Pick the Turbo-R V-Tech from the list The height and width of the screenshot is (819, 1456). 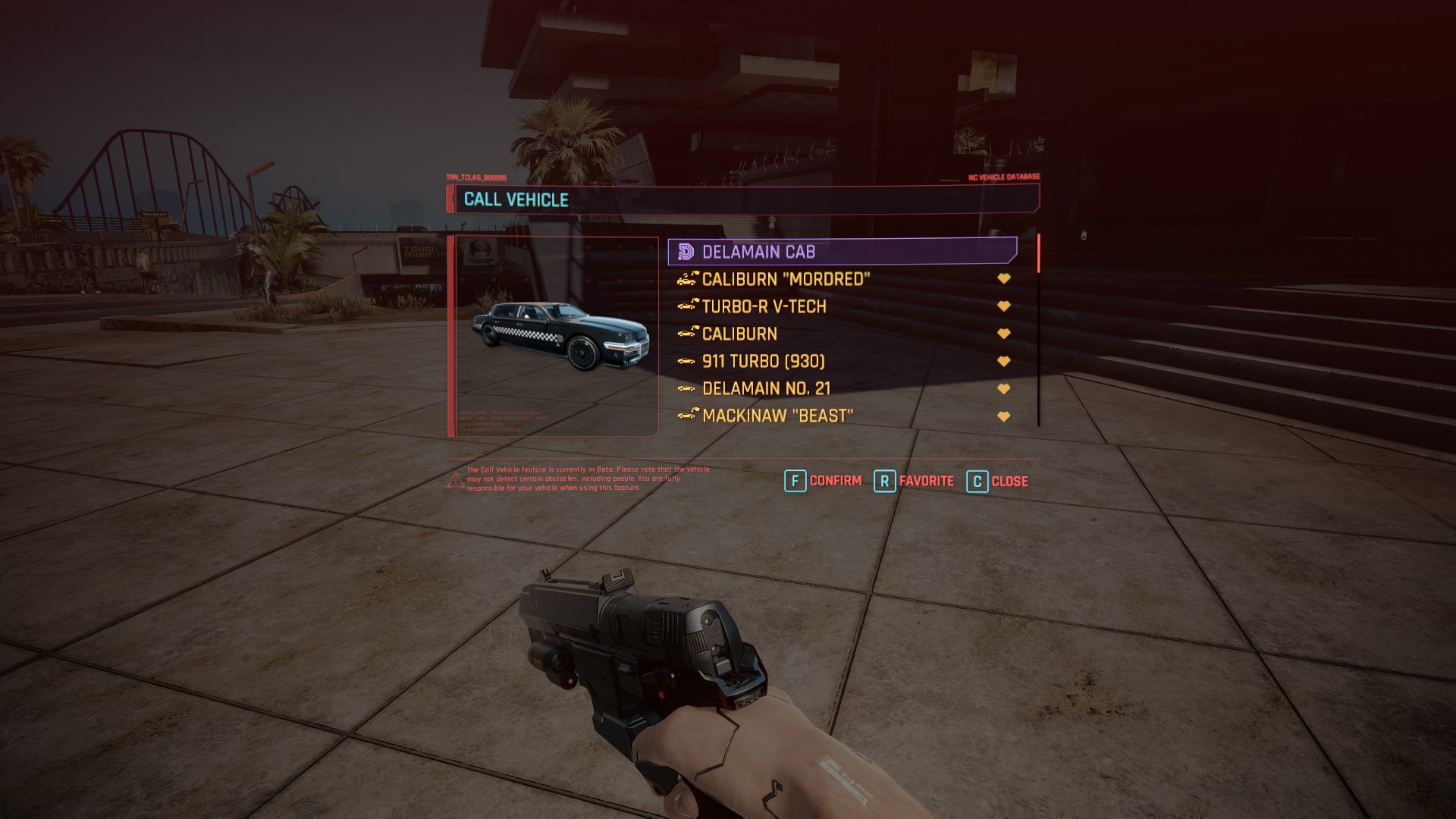[764, 306]
